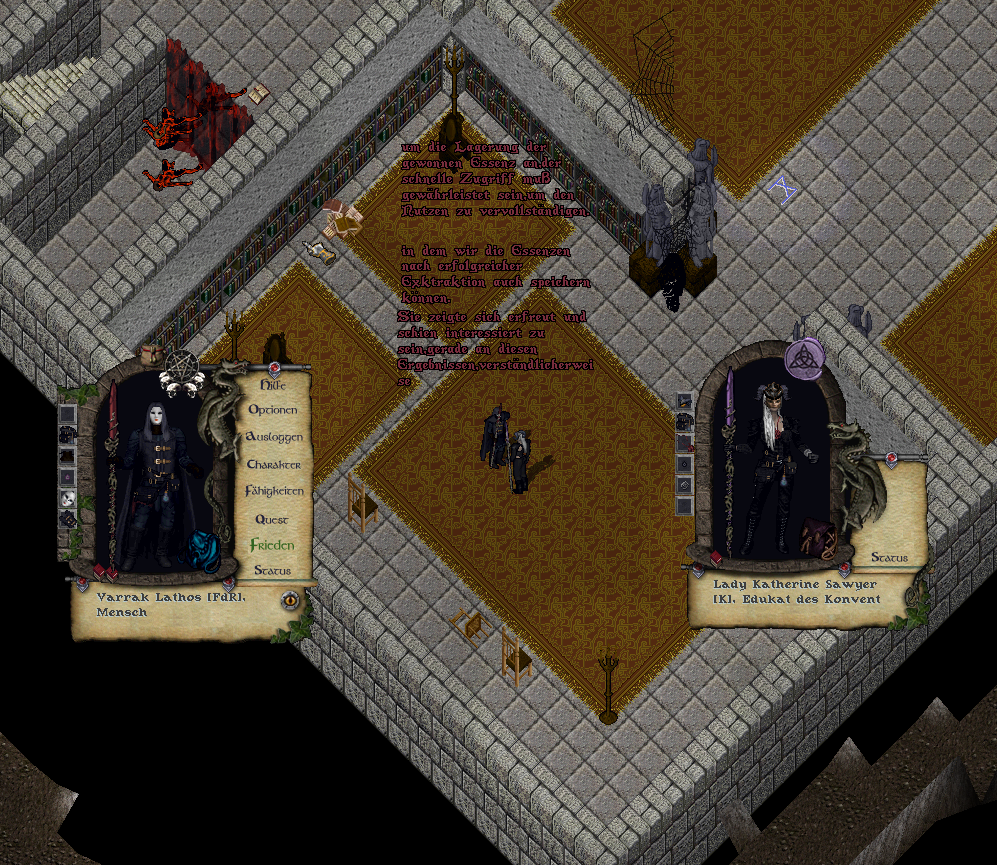The height and width of the screenshot is (865, 997).
Task: Open Status on Lady Katherine Sawyer's paperdoll
Action: click(x=889, y=558)
